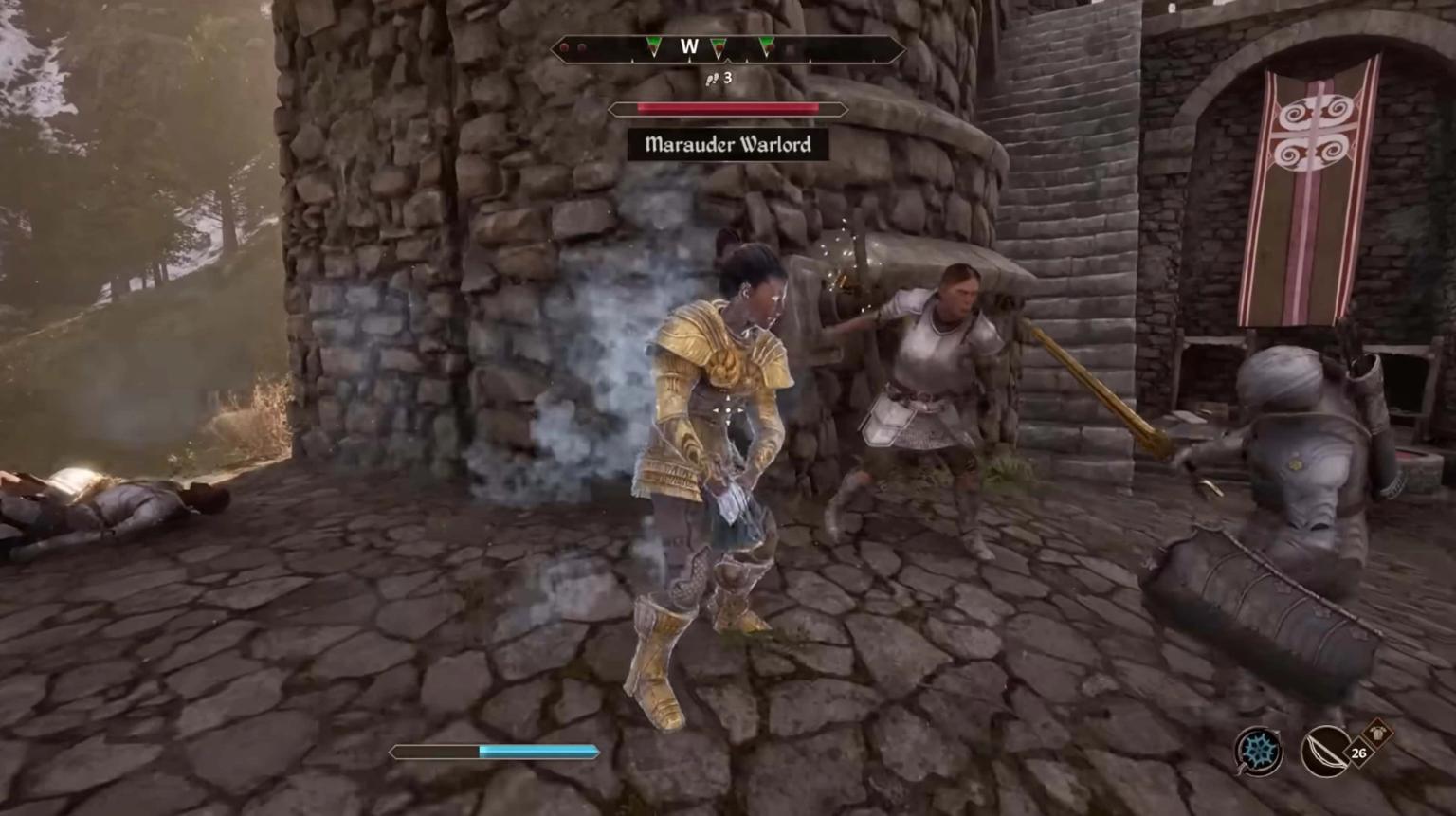Select the Marauder Warlord name plate
This screenshot has height=816, width=1456.
(727, 145)
